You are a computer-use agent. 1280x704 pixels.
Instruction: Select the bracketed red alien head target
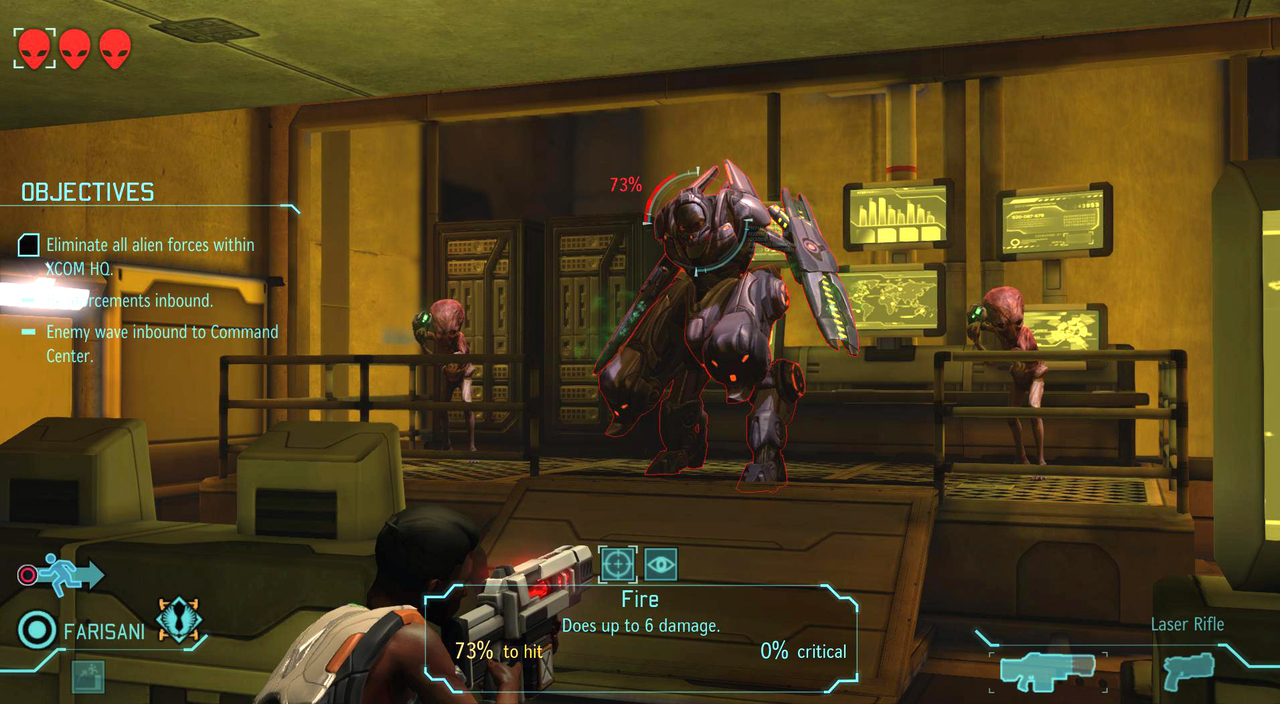pyautogui.click(x=34, y=48)
